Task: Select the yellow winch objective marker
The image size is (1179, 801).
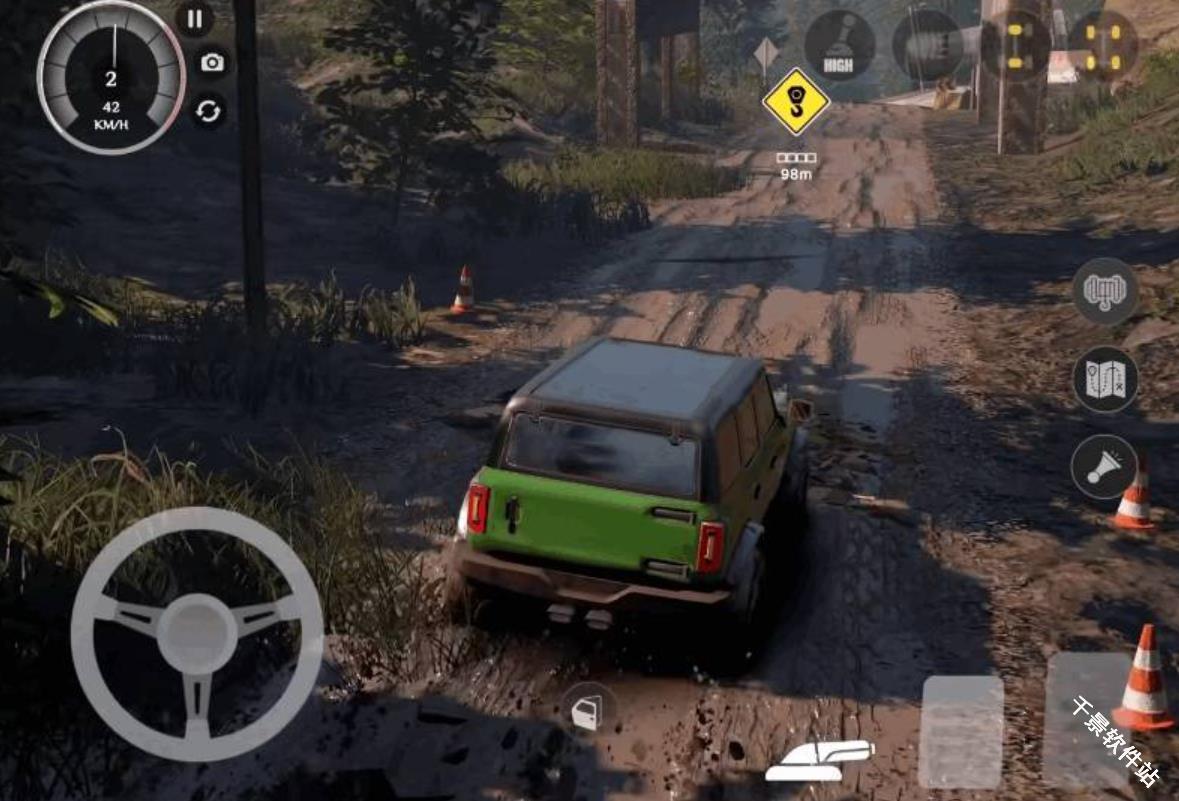Action: [796, 102]
